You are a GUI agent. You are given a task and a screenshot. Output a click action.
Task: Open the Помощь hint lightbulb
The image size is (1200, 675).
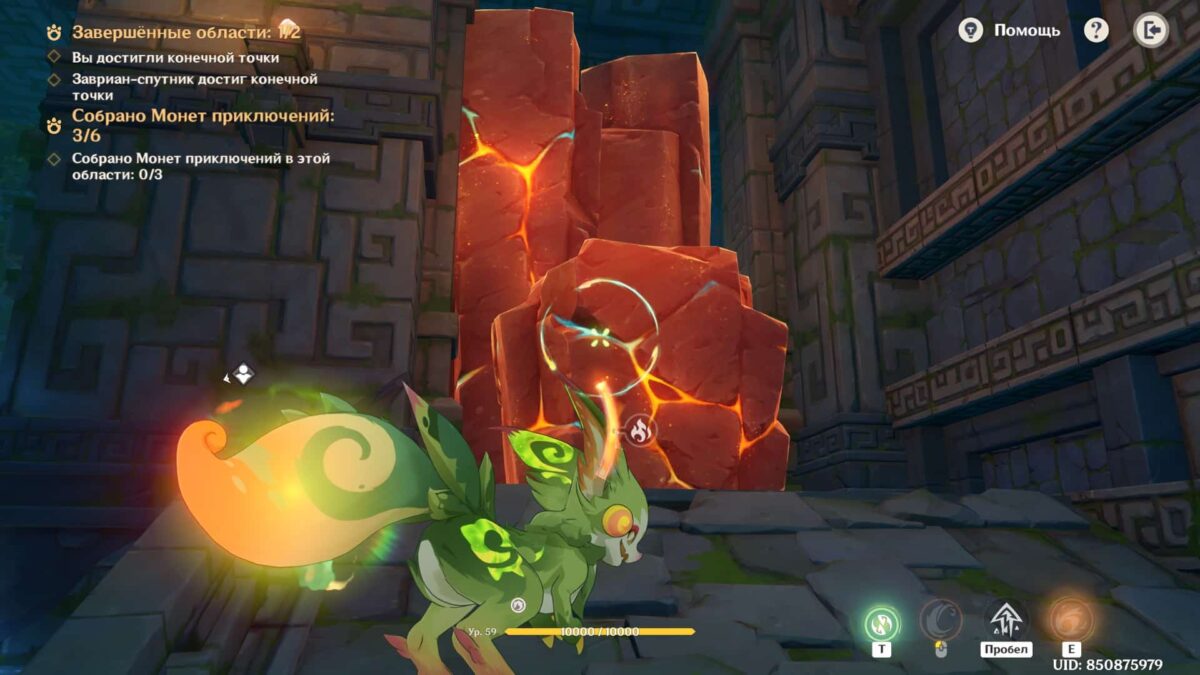[970, 30]
